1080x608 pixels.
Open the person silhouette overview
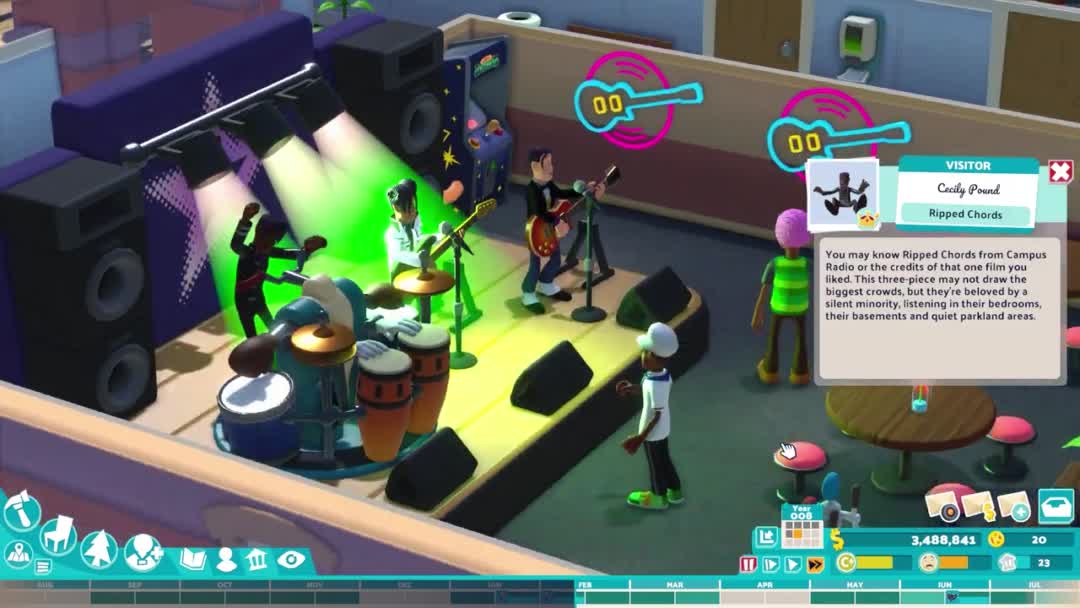226,559
